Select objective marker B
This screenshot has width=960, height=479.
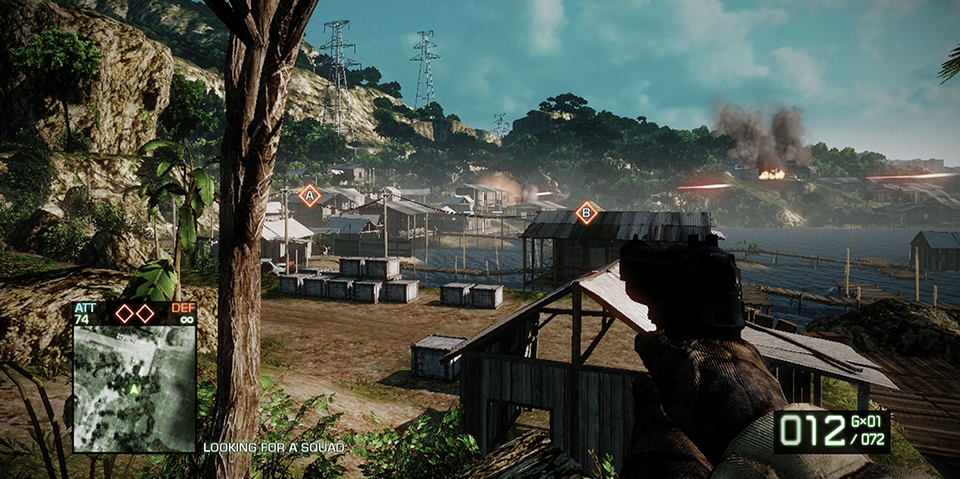587,212
